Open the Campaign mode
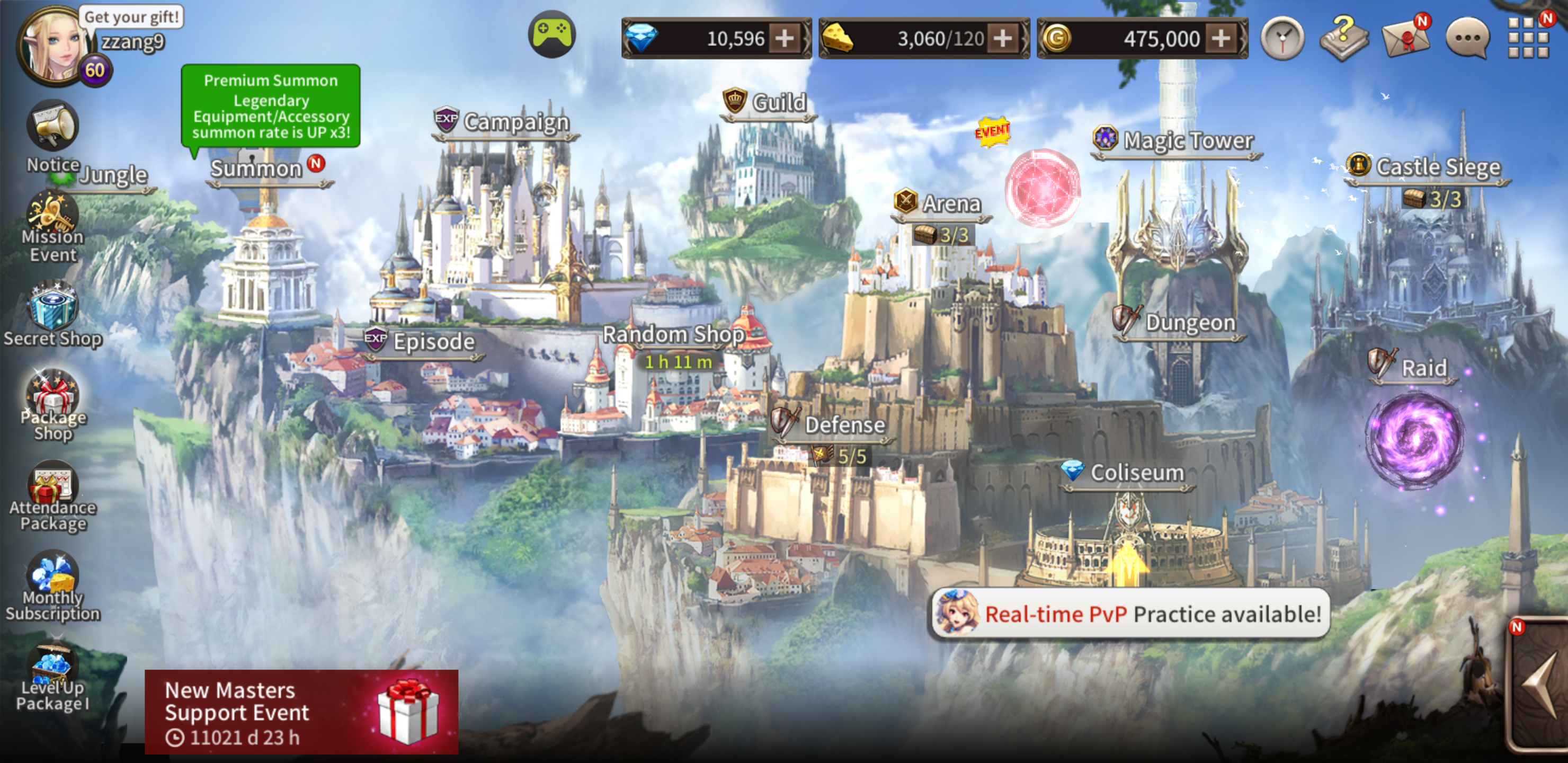This screenshot has height=763, width=1568. [x=515, y=122]
